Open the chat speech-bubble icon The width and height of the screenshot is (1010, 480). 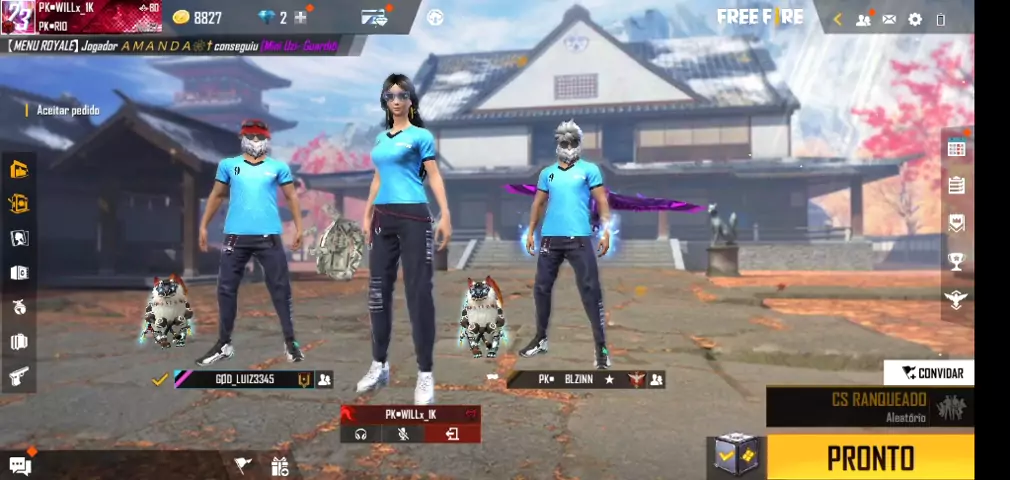point(19,464)
